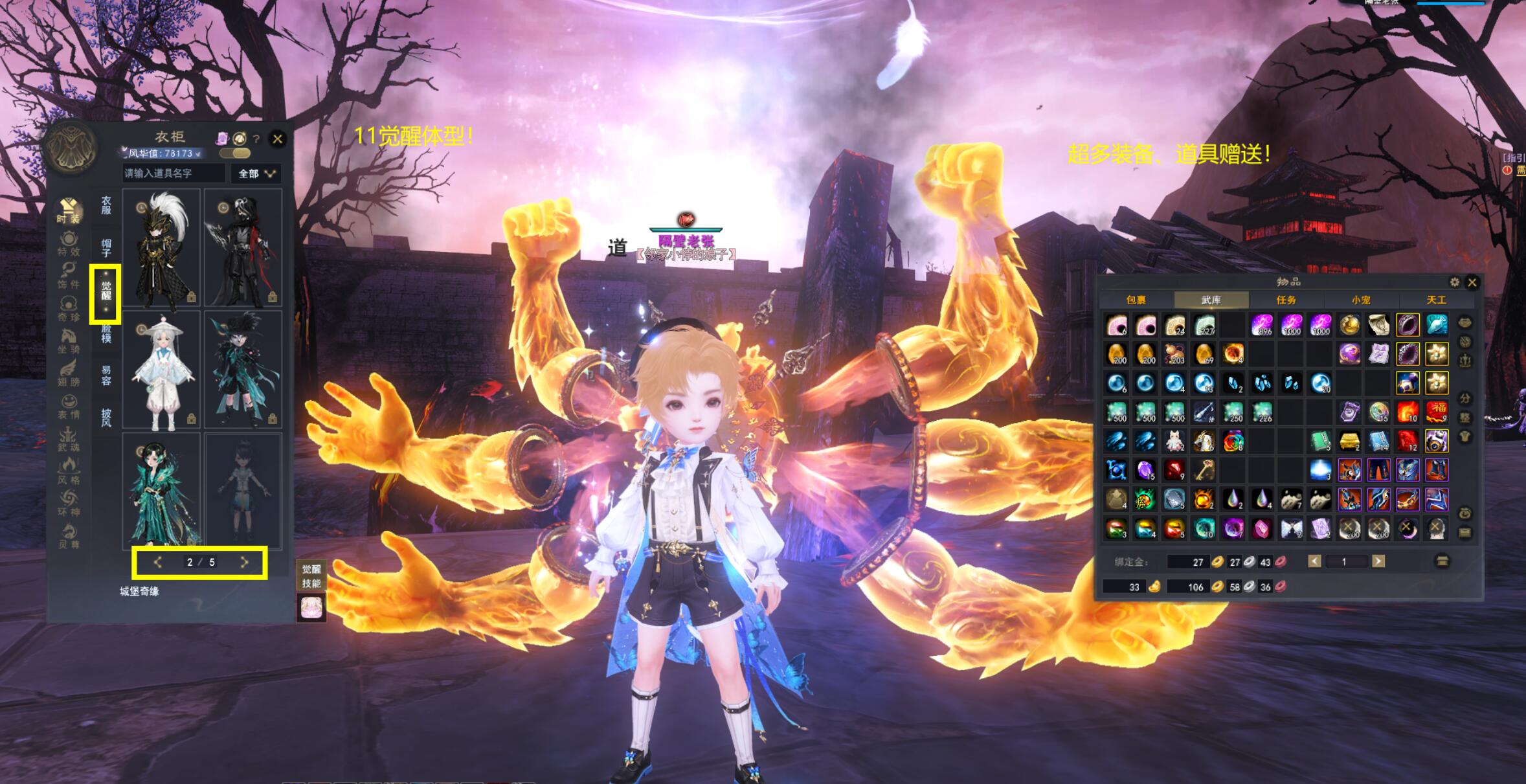
Task: Open the 任务 tab in the inventory
Action: coord(1286,300)
